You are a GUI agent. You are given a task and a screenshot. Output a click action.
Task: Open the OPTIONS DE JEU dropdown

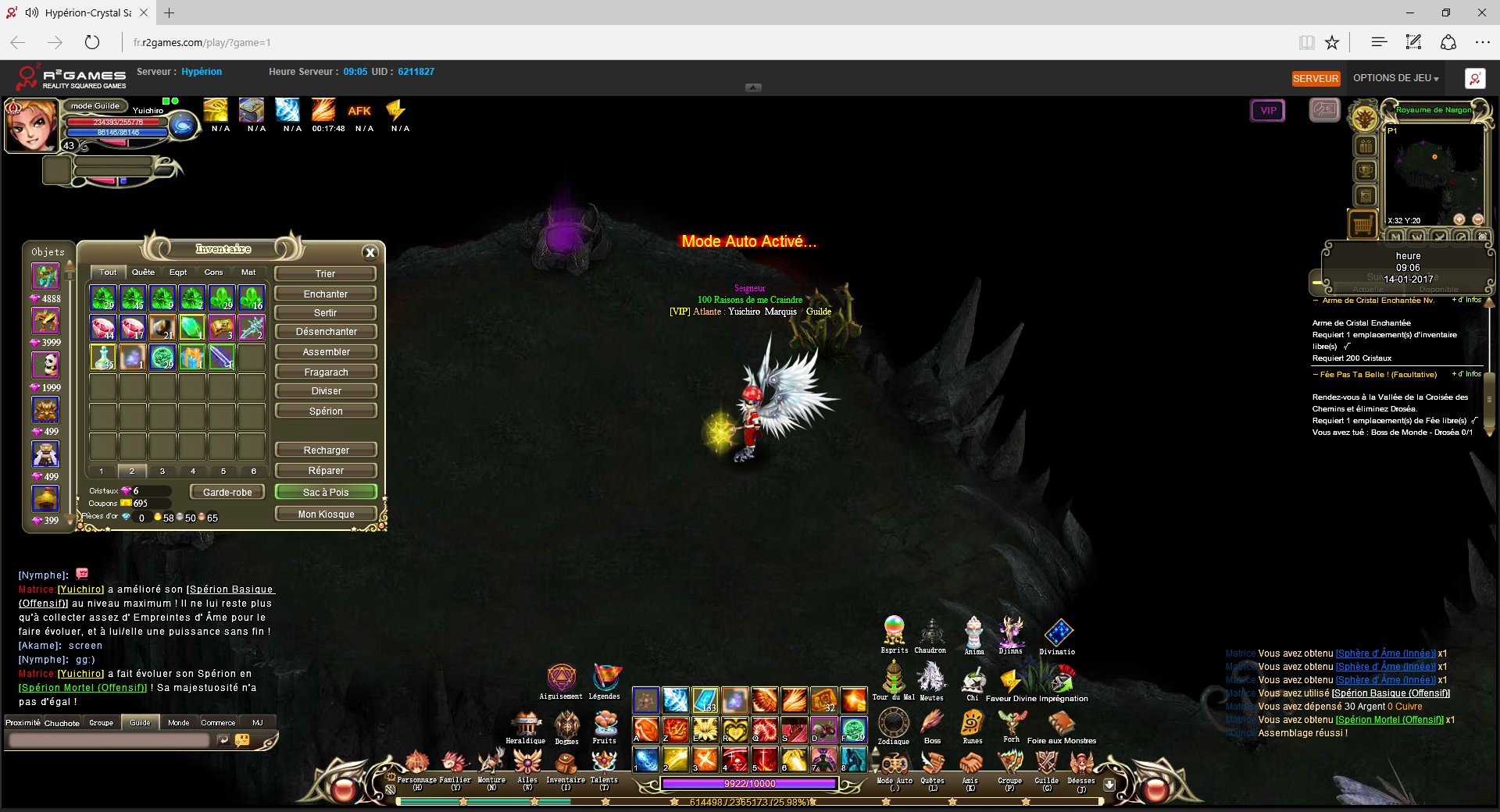(x=1395, y=78)
